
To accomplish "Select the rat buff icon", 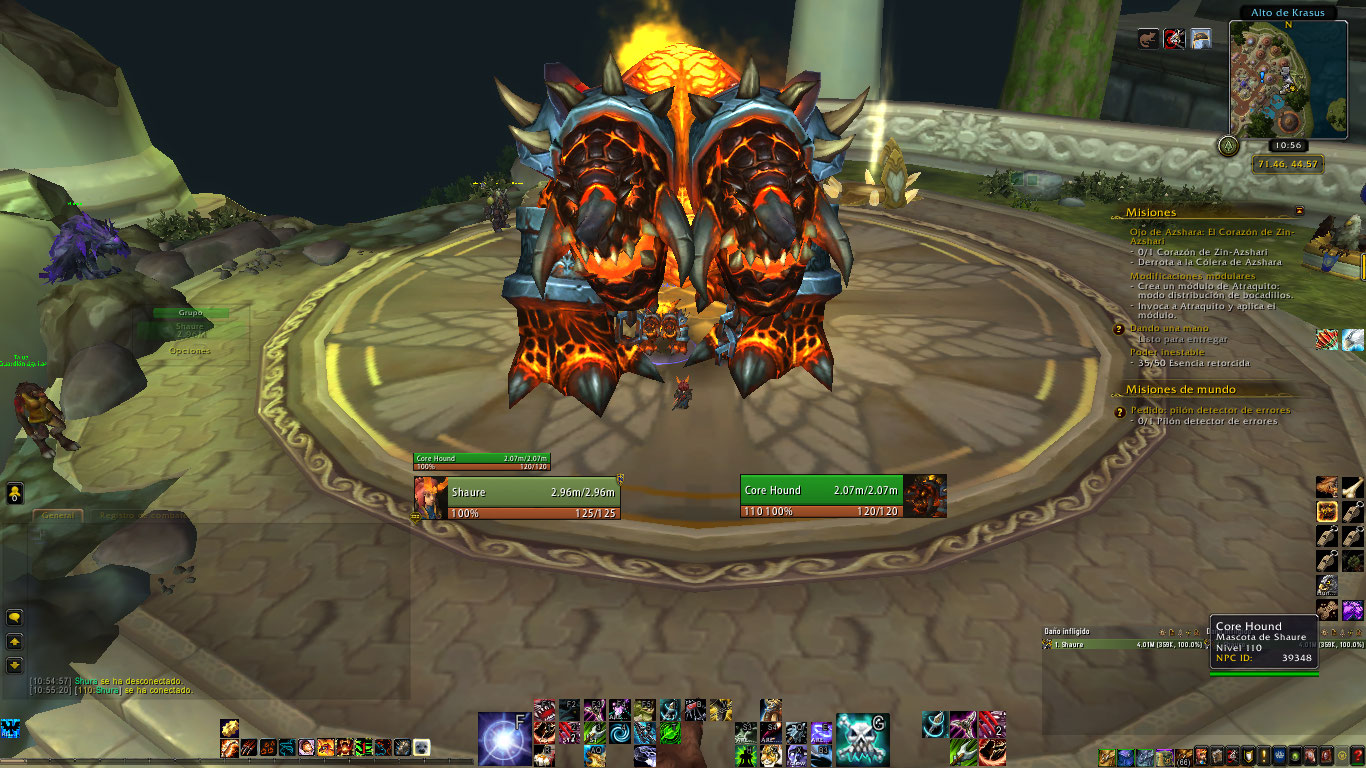I will point(1149,39).
